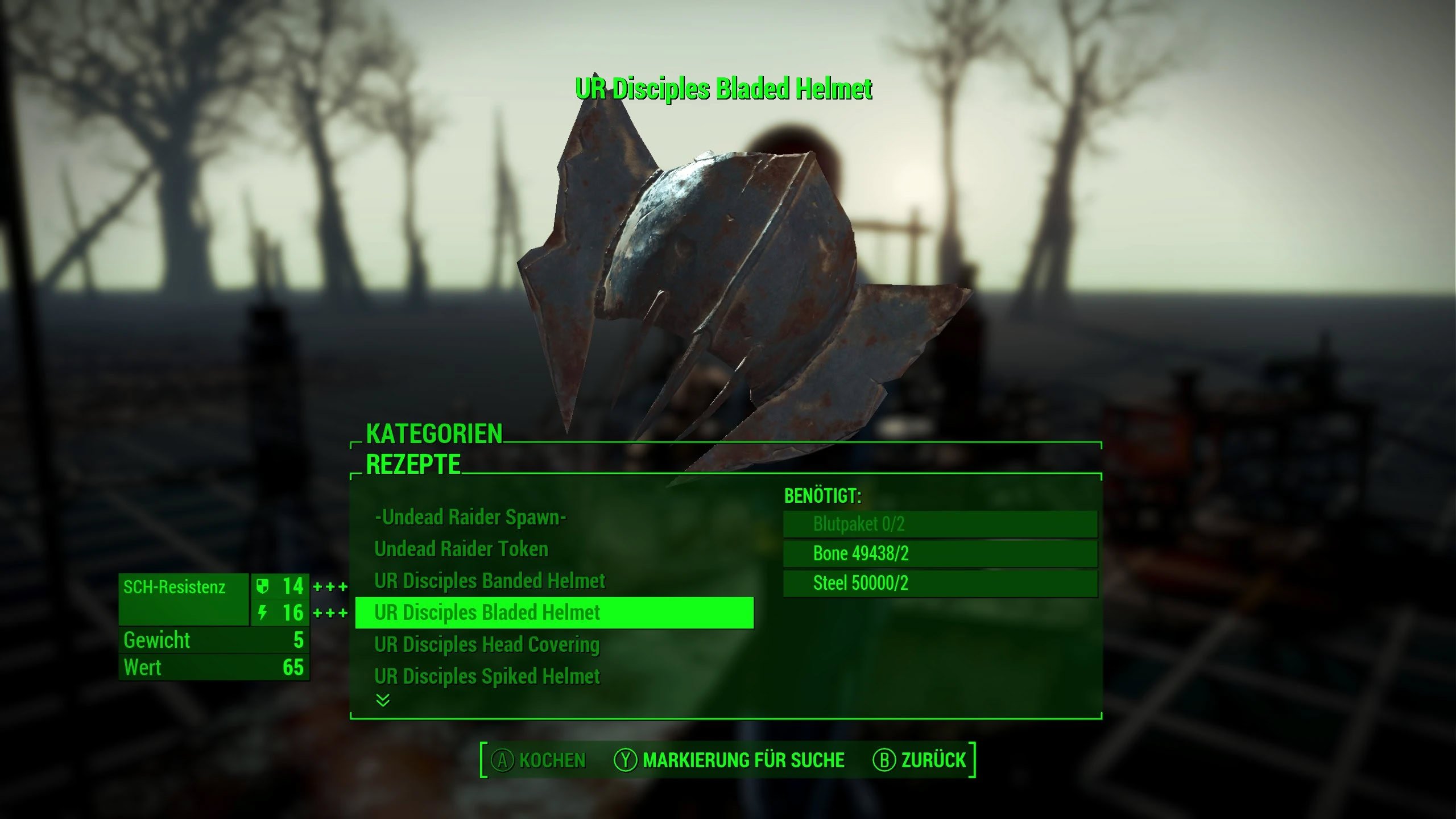Click the -Undead Raider Spawn- header entry
This screenshot has height=819, width=1456.
pos(470,517)
